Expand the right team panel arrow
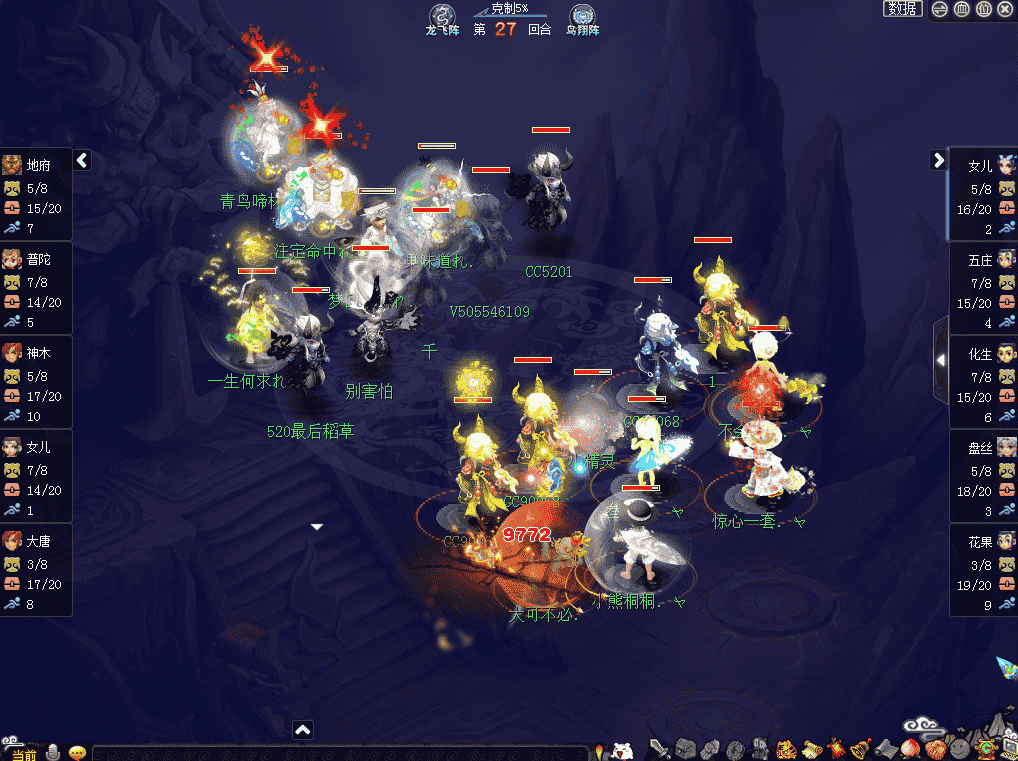The image size is (1018, 761). coord(938,160)
